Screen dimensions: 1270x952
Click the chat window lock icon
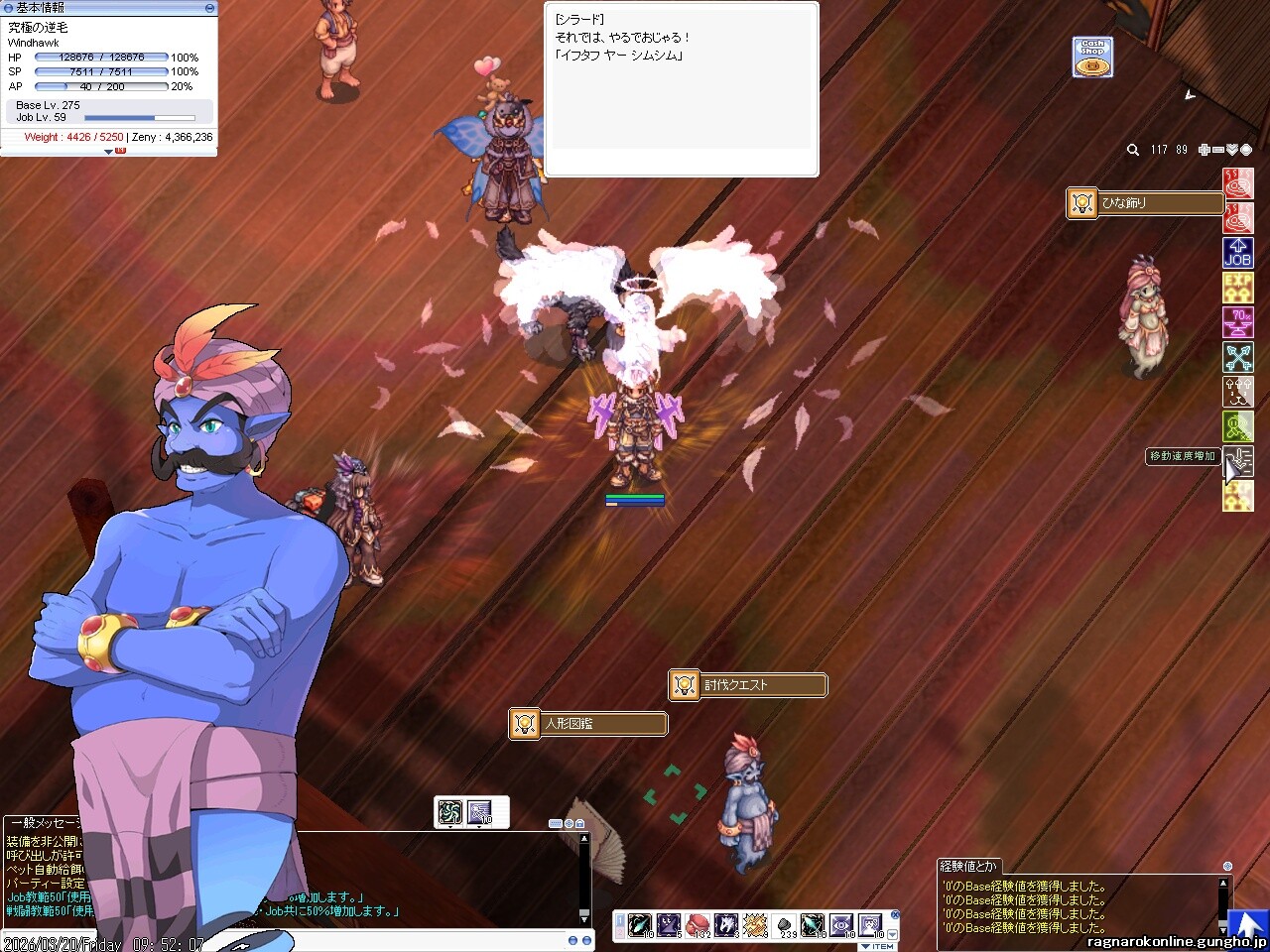pyautogui.click(x=579, y=824)
